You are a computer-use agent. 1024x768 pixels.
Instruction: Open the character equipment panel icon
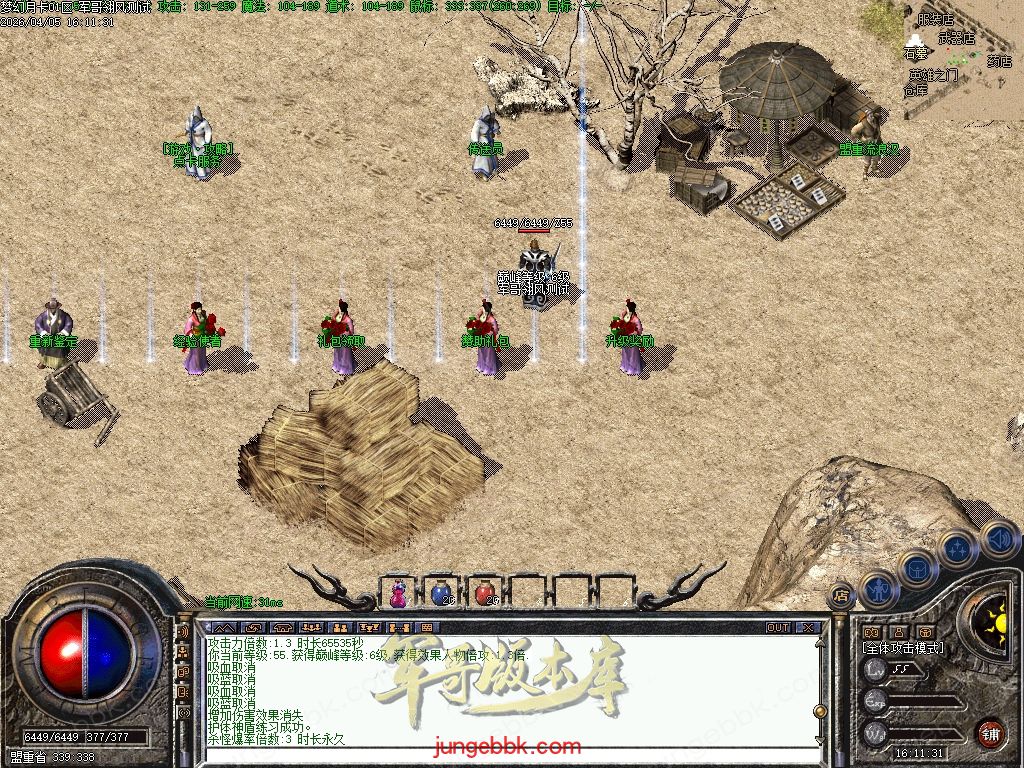878,589
